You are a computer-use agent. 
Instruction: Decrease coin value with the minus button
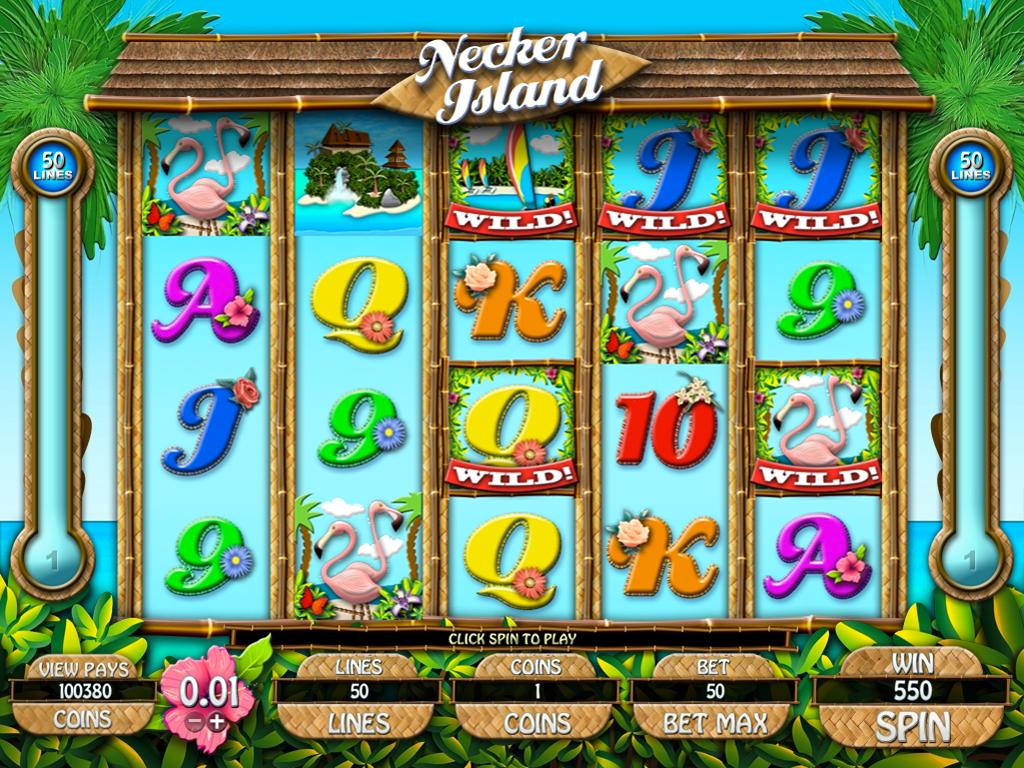[x=194, y=721]
